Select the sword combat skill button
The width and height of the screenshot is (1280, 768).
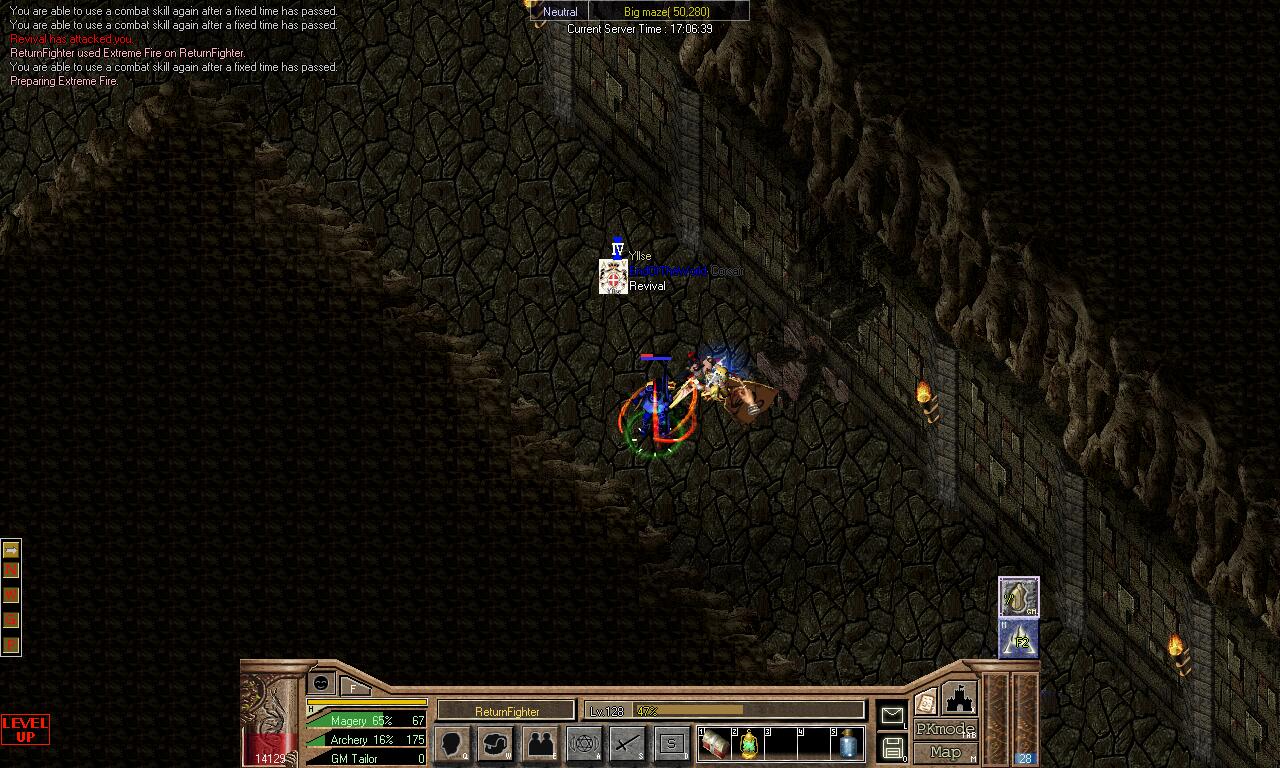628,744
